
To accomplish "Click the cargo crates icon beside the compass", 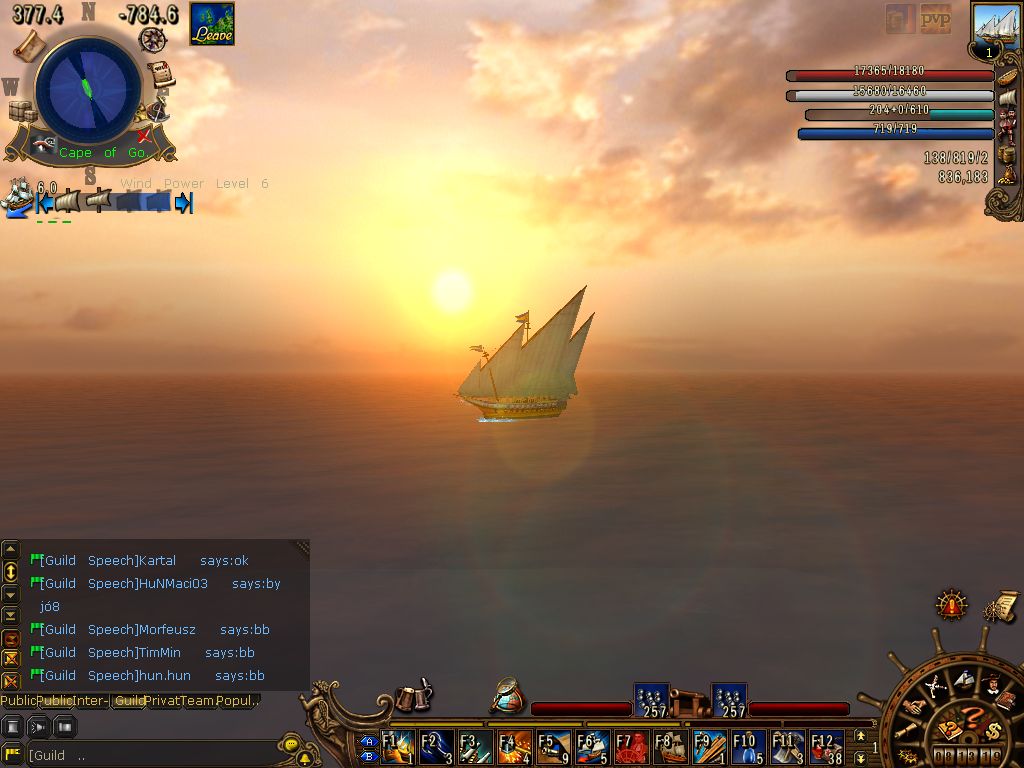I will pos(22,111).
